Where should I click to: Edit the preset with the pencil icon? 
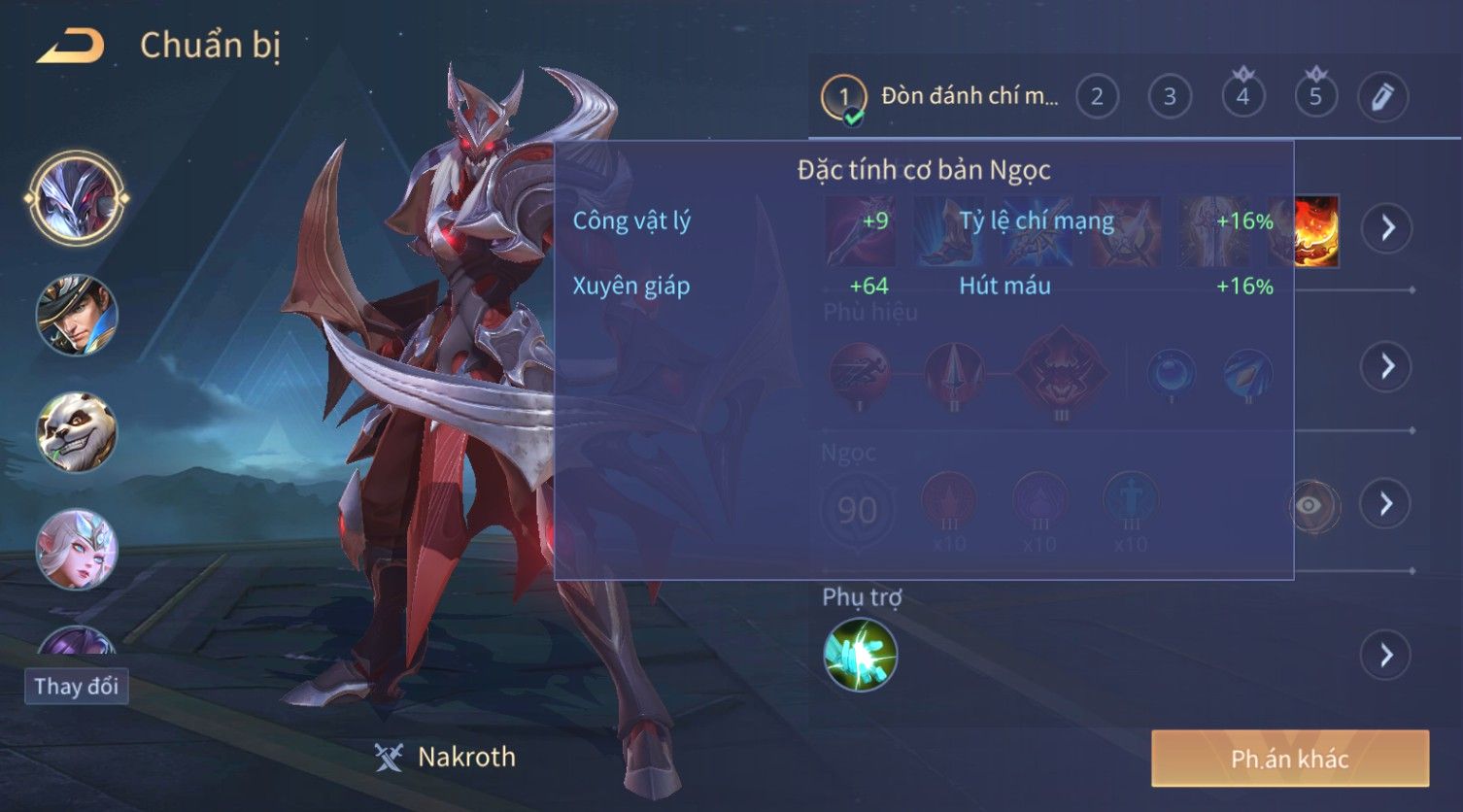click(x=1382, y=97)
